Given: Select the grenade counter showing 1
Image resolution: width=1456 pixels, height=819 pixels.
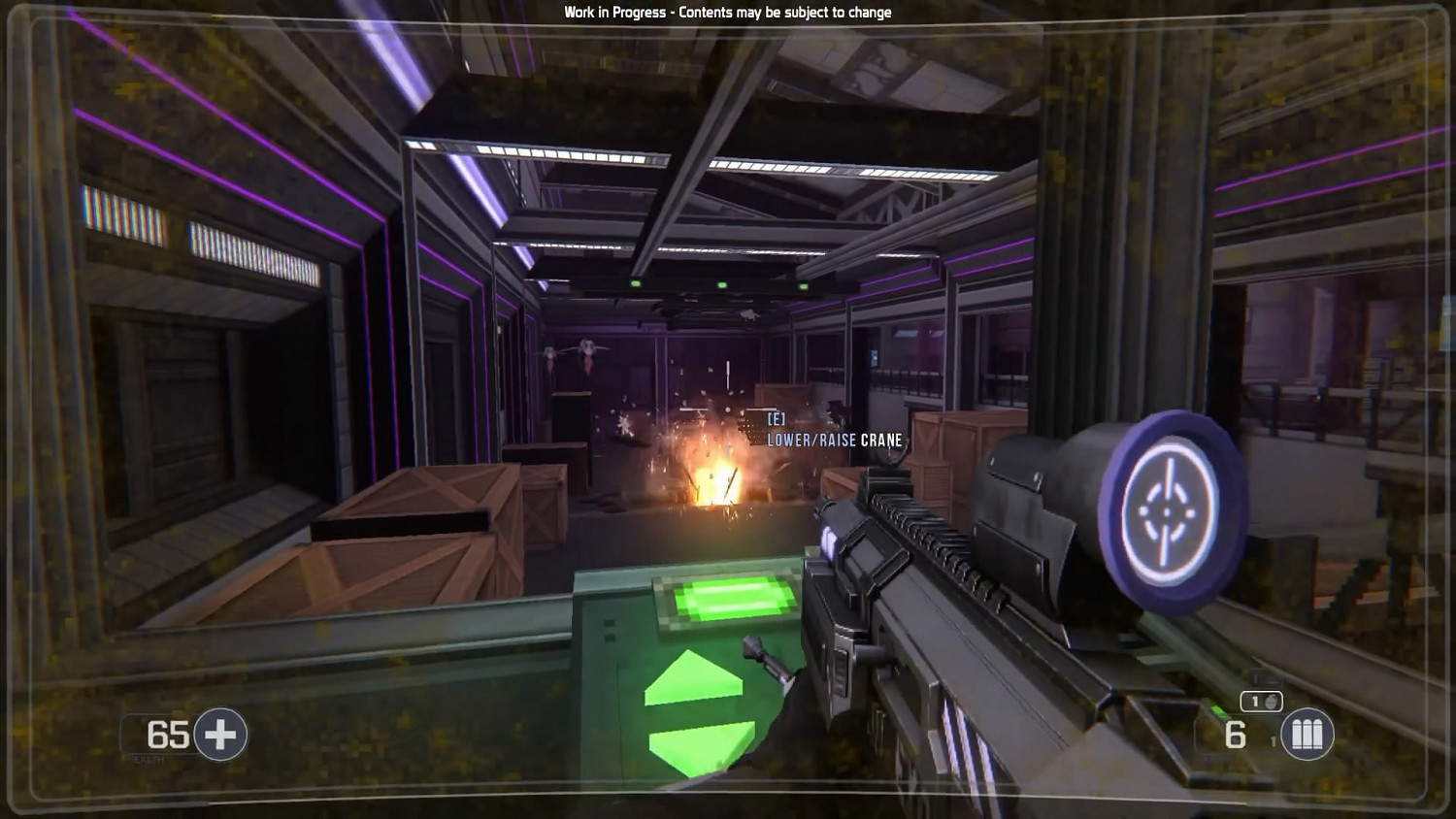Looking at the screenshot, I should click(x=1255, y=701).
